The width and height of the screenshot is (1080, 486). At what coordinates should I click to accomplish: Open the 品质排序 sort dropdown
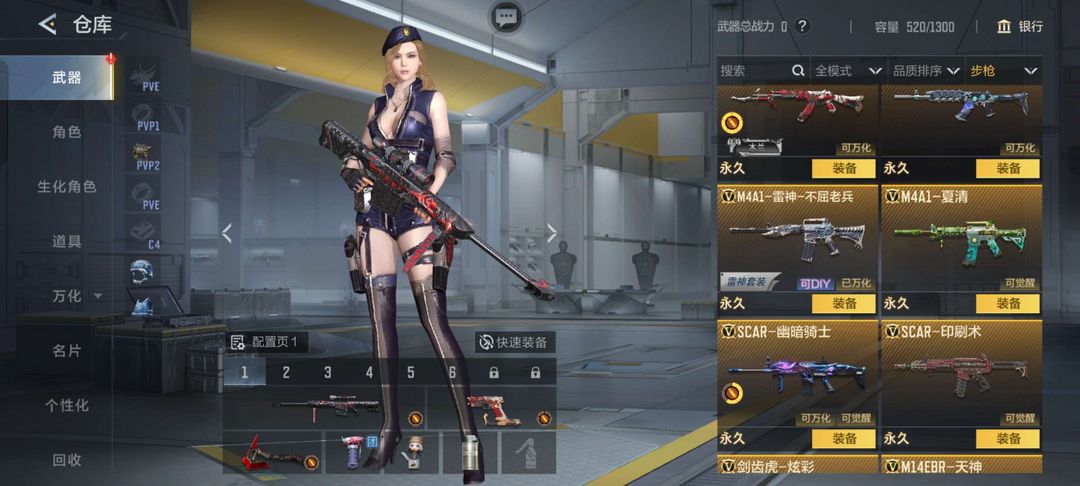point(926,71)
